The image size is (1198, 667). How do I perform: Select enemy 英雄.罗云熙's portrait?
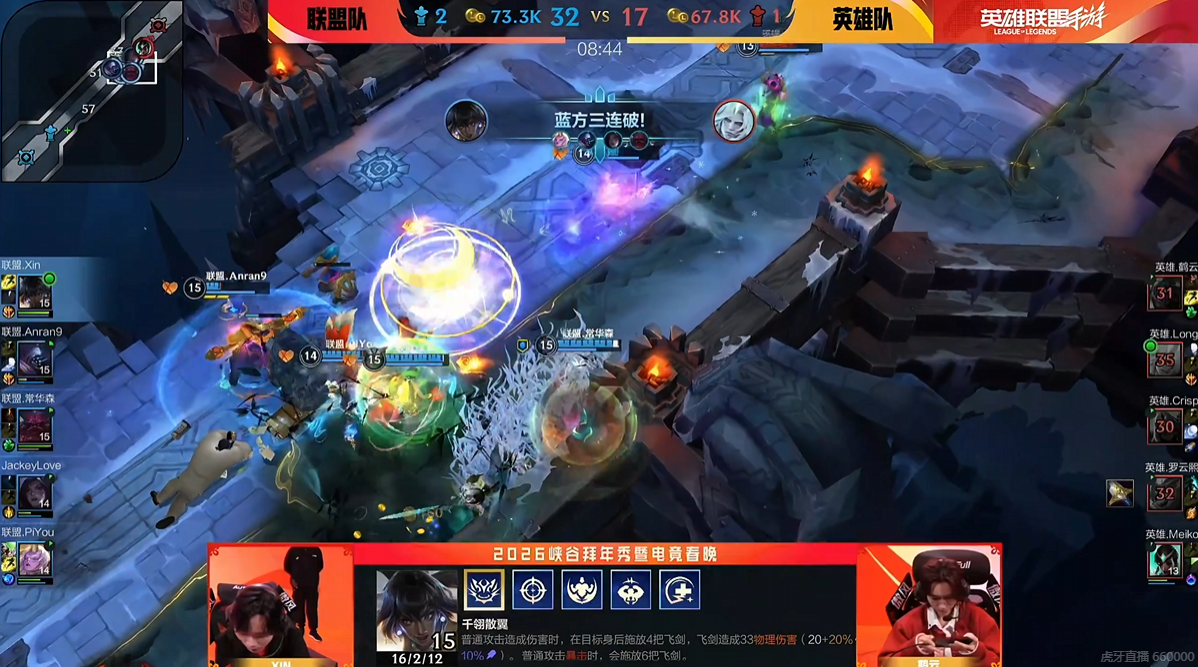[x=1165, y=494]
